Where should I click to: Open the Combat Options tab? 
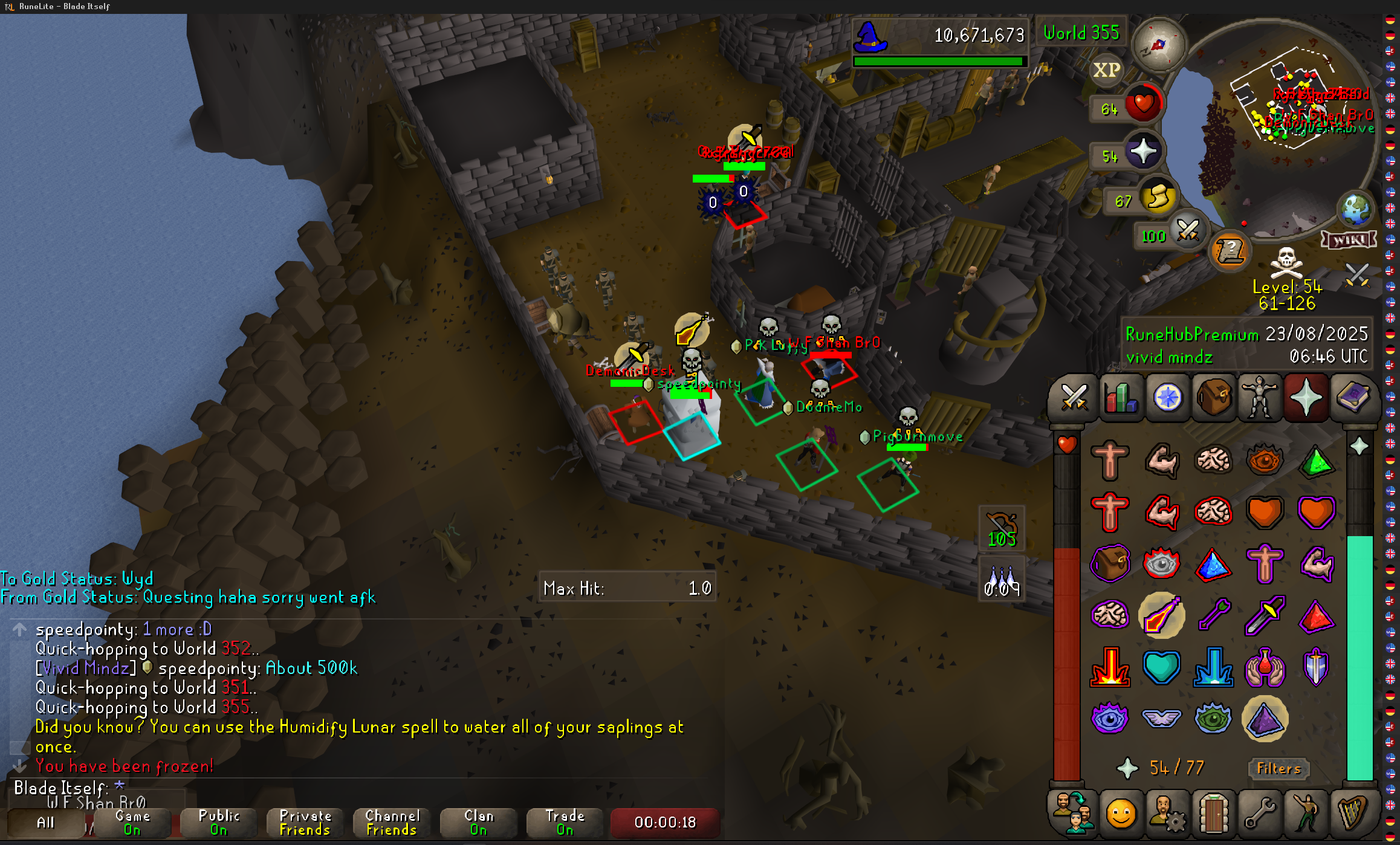(1074, 398)
